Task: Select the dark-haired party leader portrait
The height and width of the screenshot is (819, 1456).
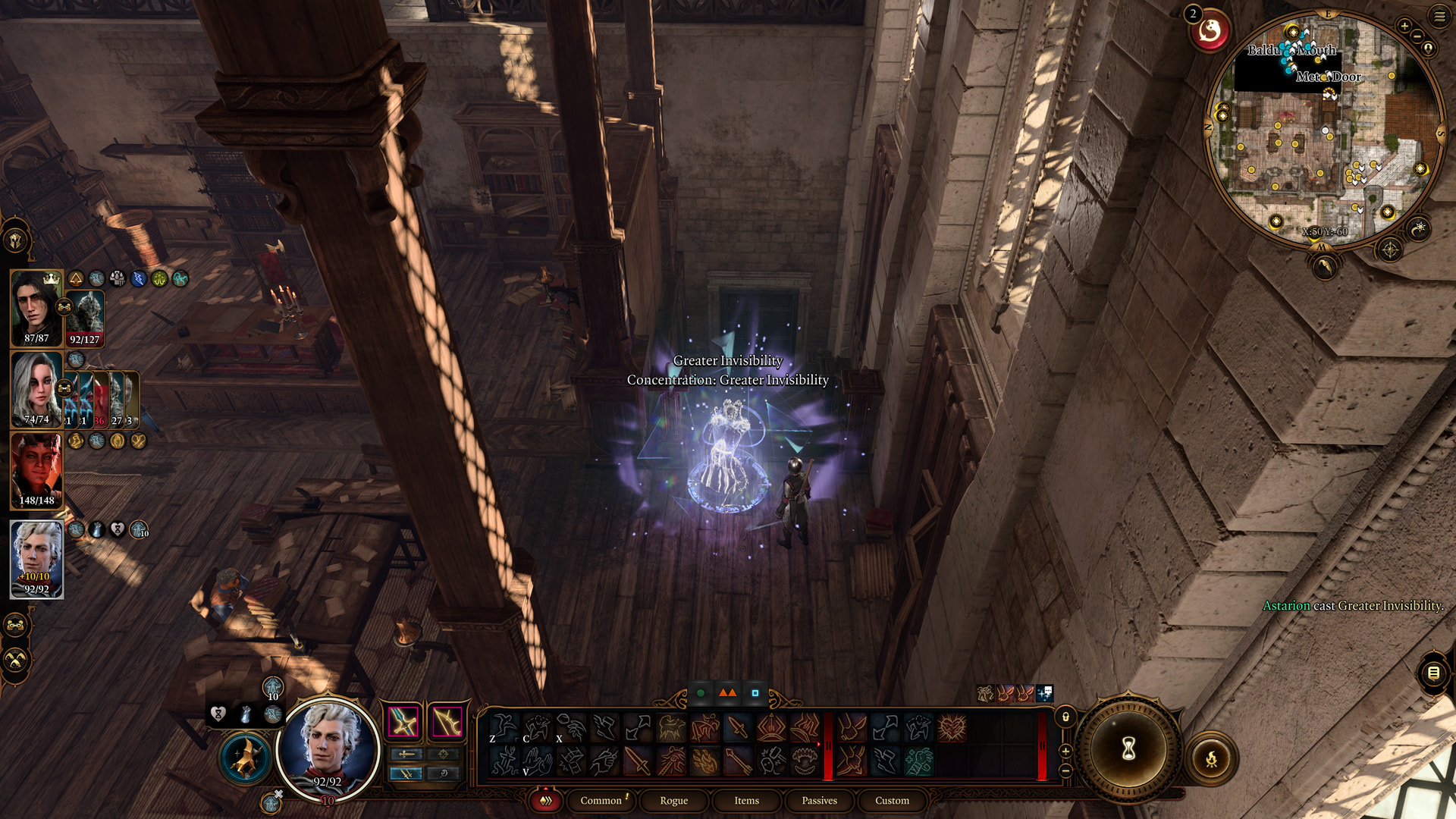Action: pos(36,307)
